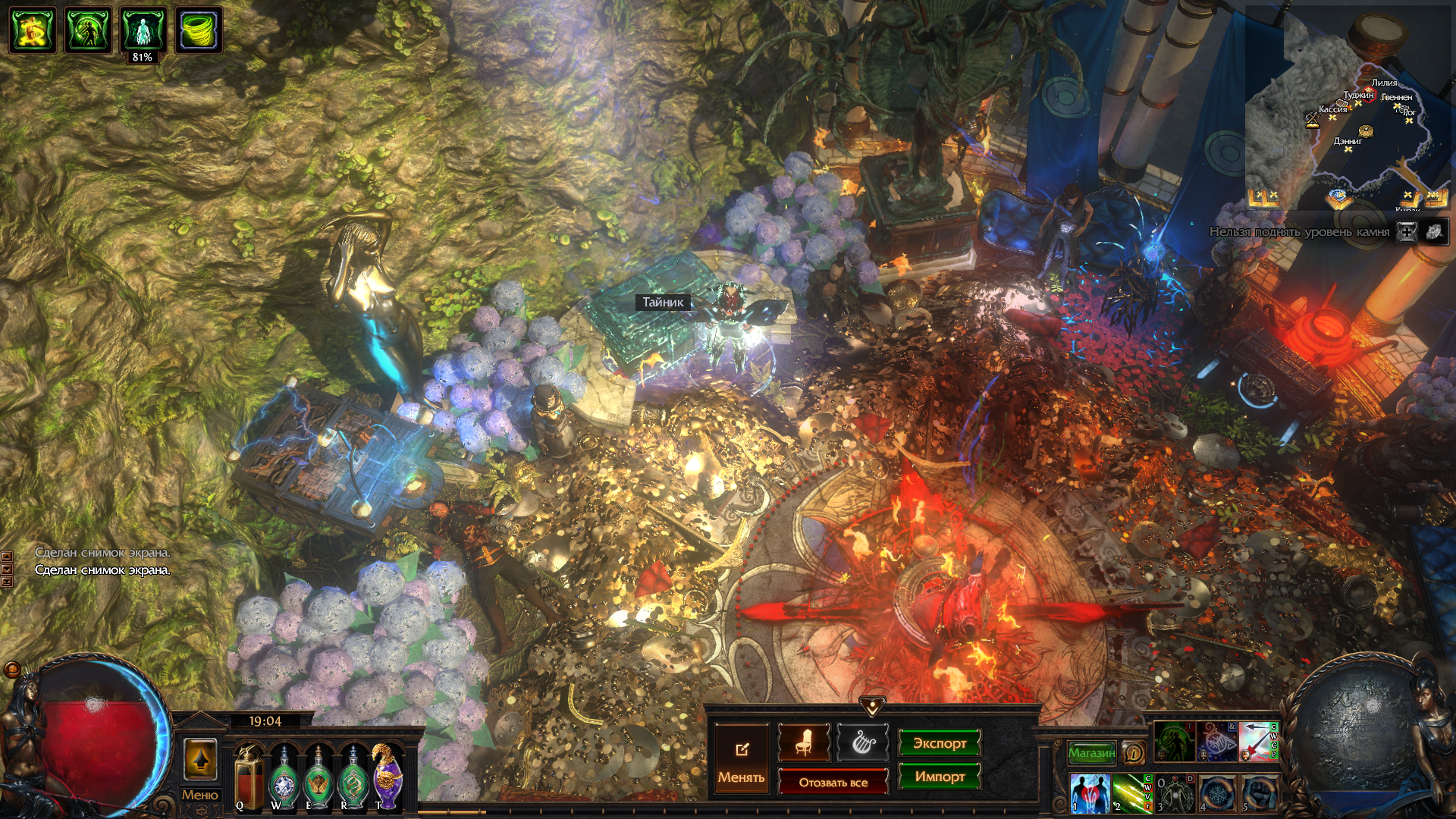Click the Импорт hideout button
The image size is (1456, 819).
[x=940, y=777]
